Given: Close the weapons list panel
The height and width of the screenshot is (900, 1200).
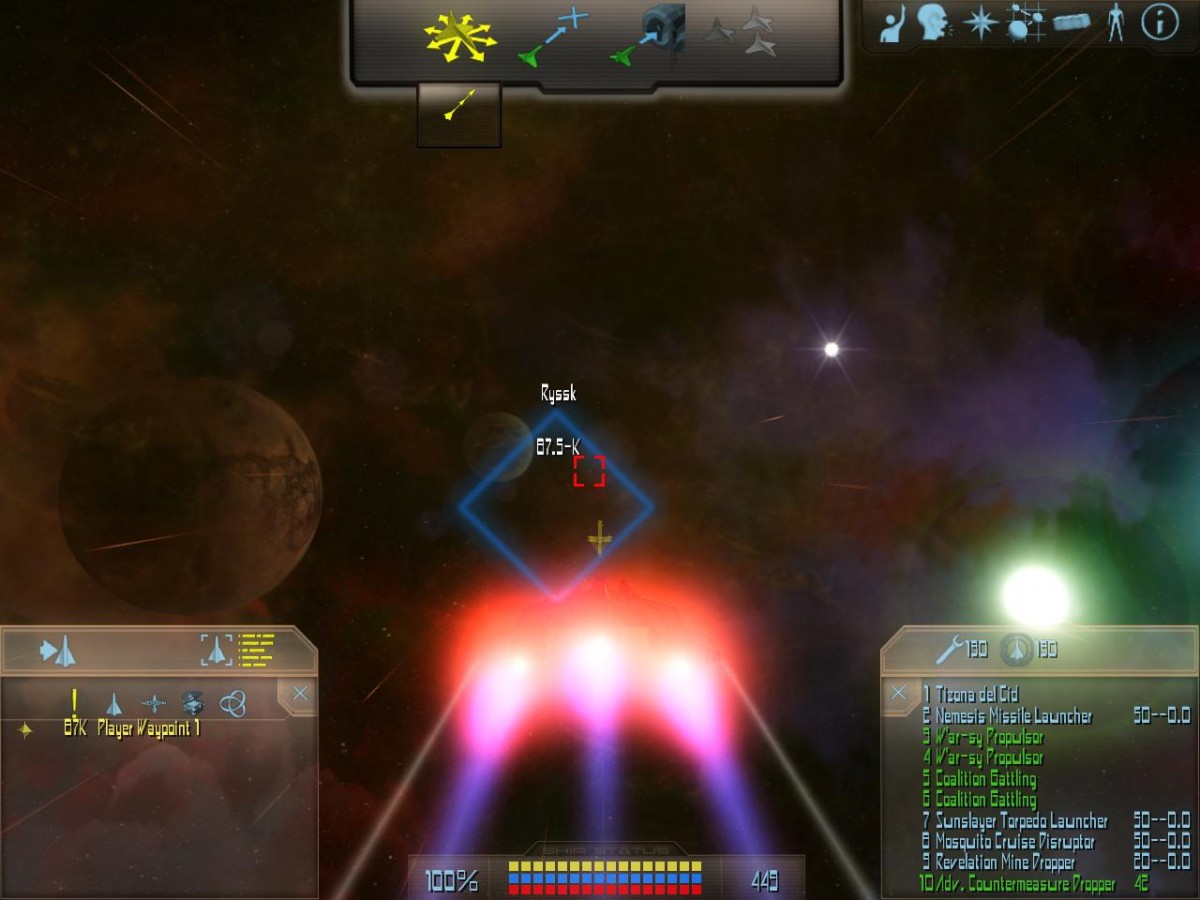Looking at the screenshot, I should pos(899,692).
